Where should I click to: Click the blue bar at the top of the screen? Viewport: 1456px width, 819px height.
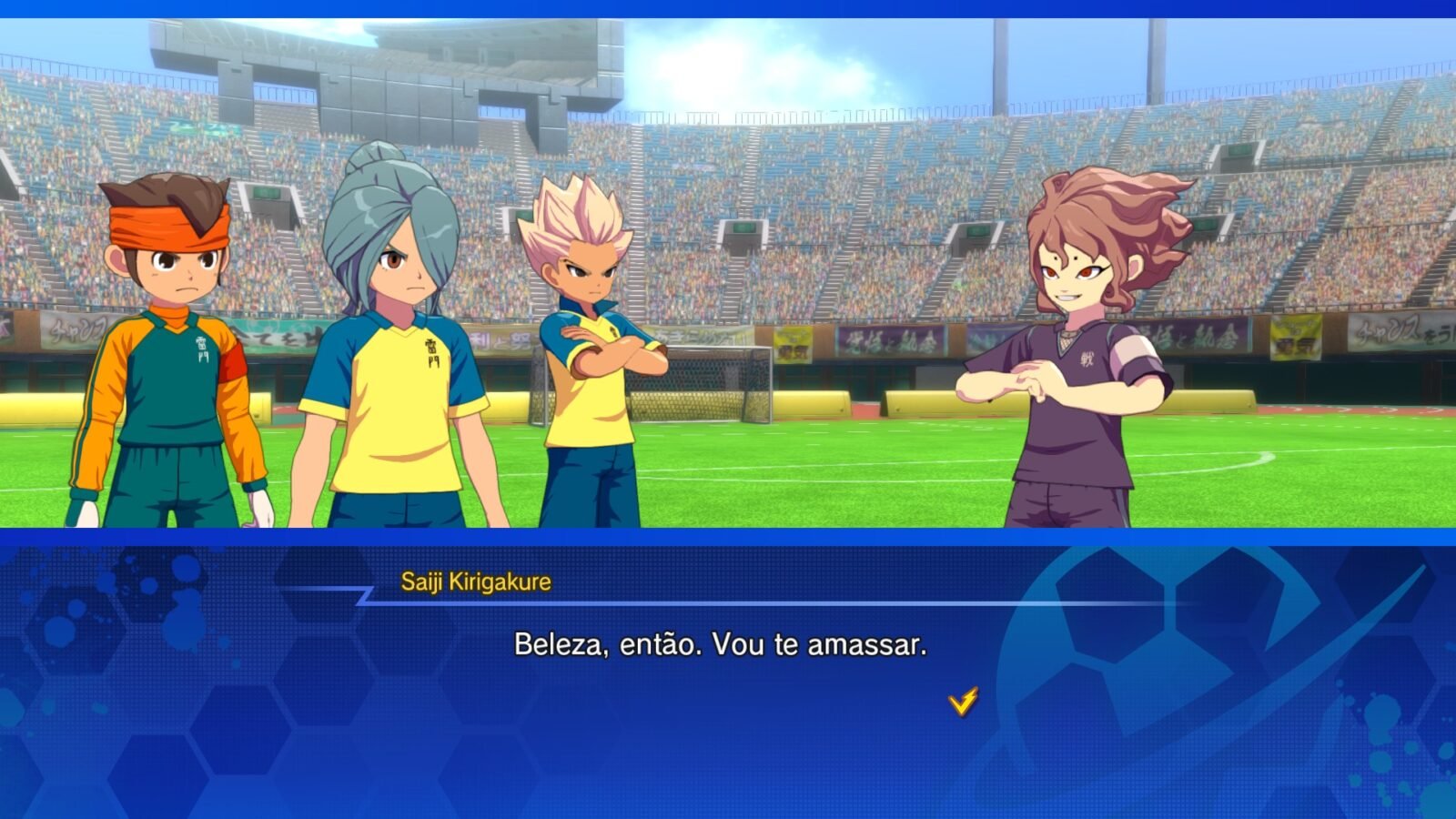(728, 7)
